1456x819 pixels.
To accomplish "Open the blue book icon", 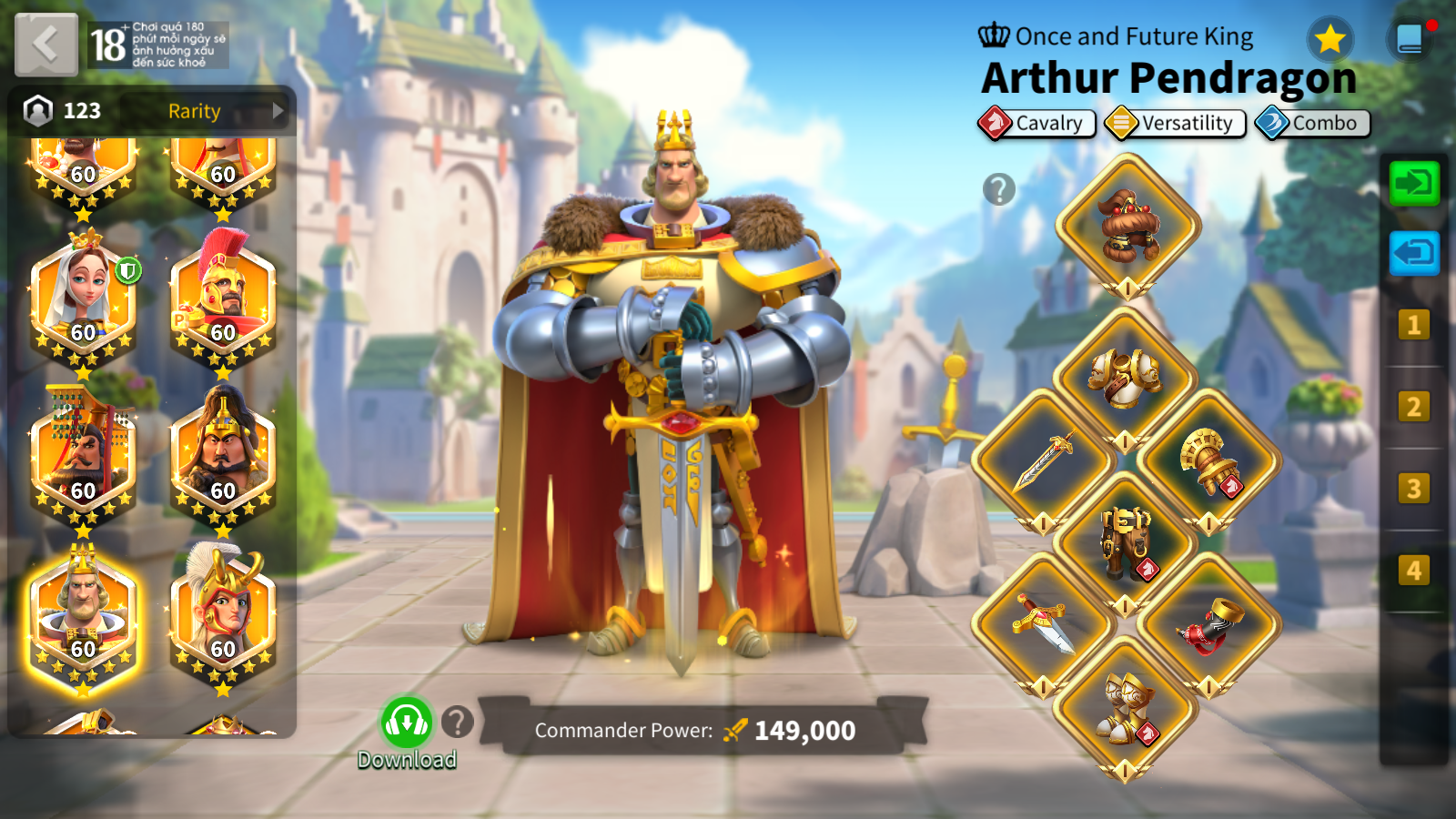I will tap(1410, 39).
